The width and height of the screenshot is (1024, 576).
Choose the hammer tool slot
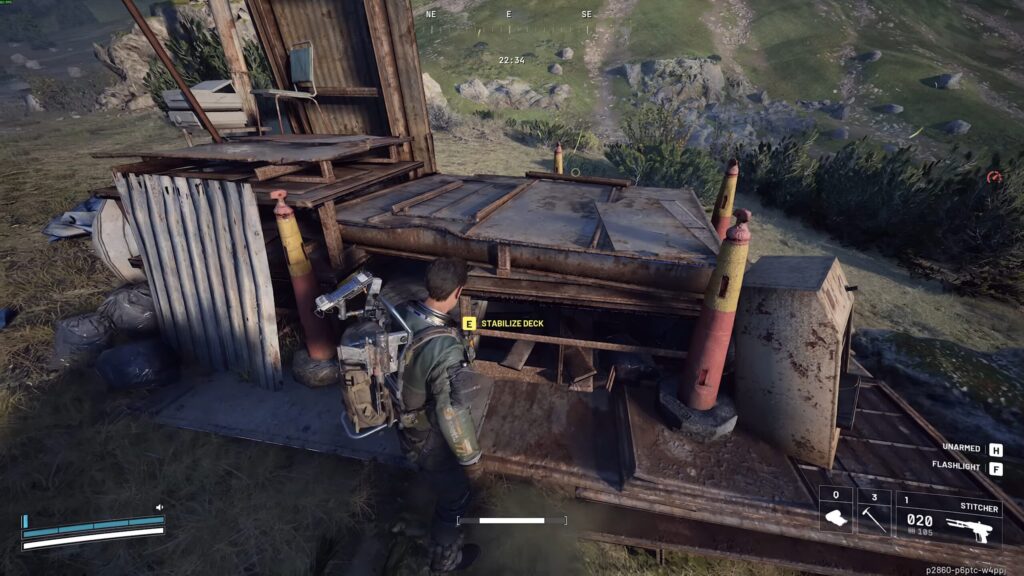coord(874,511)
